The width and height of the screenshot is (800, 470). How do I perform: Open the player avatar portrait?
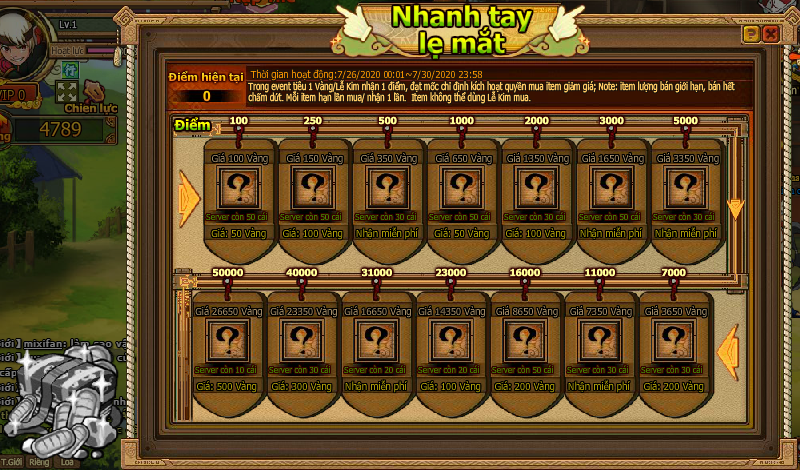pos(20,40)
